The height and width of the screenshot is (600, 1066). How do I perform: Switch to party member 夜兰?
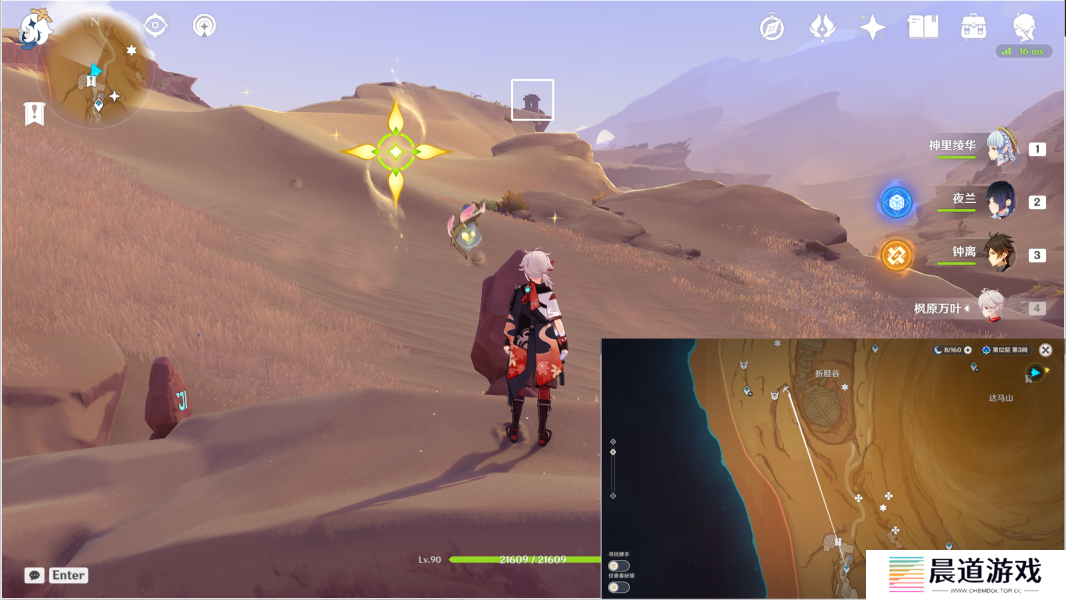click(1000, 200)
